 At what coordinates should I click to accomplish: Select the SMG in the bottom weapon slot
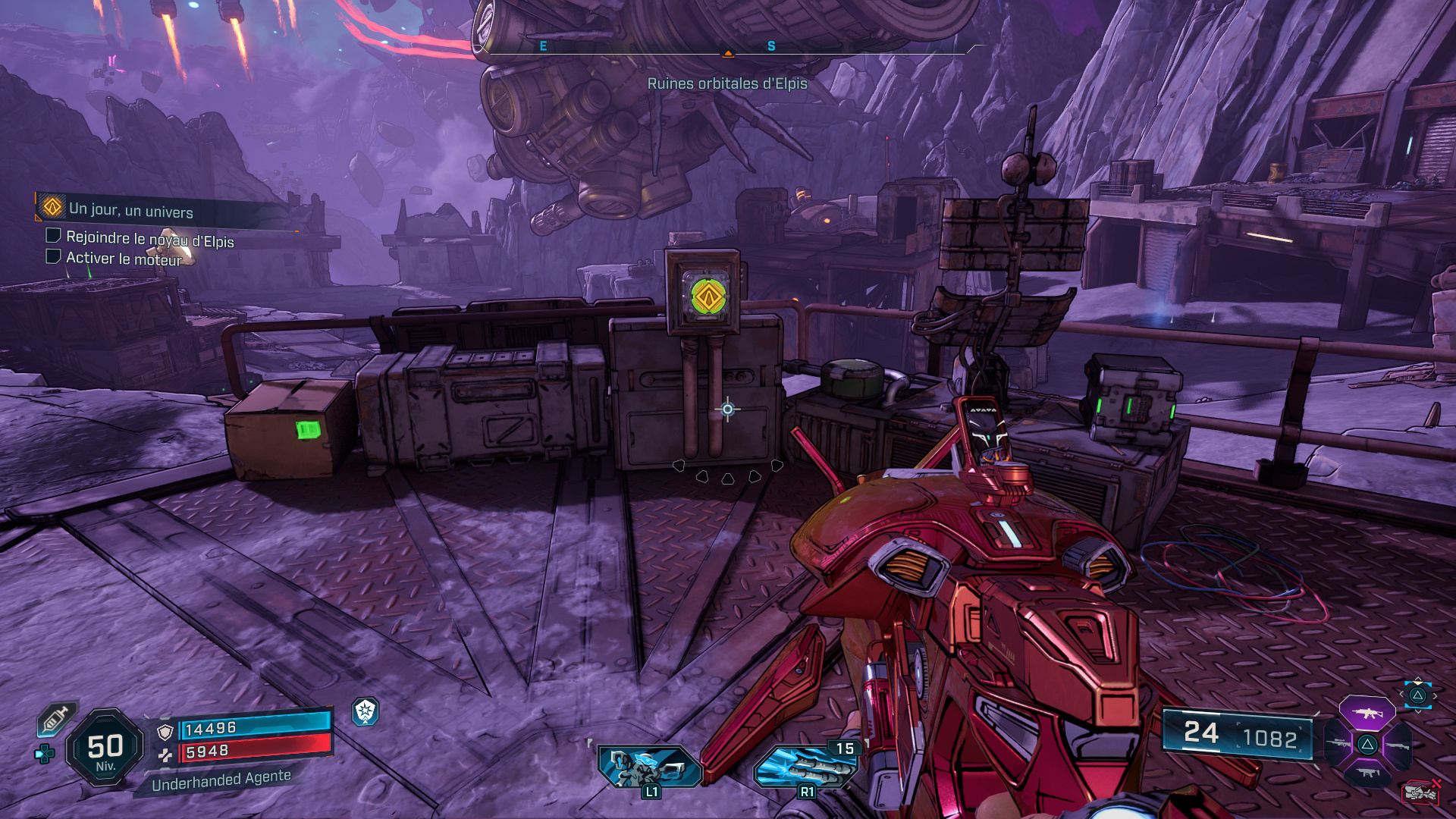(x=1369, y=773)
